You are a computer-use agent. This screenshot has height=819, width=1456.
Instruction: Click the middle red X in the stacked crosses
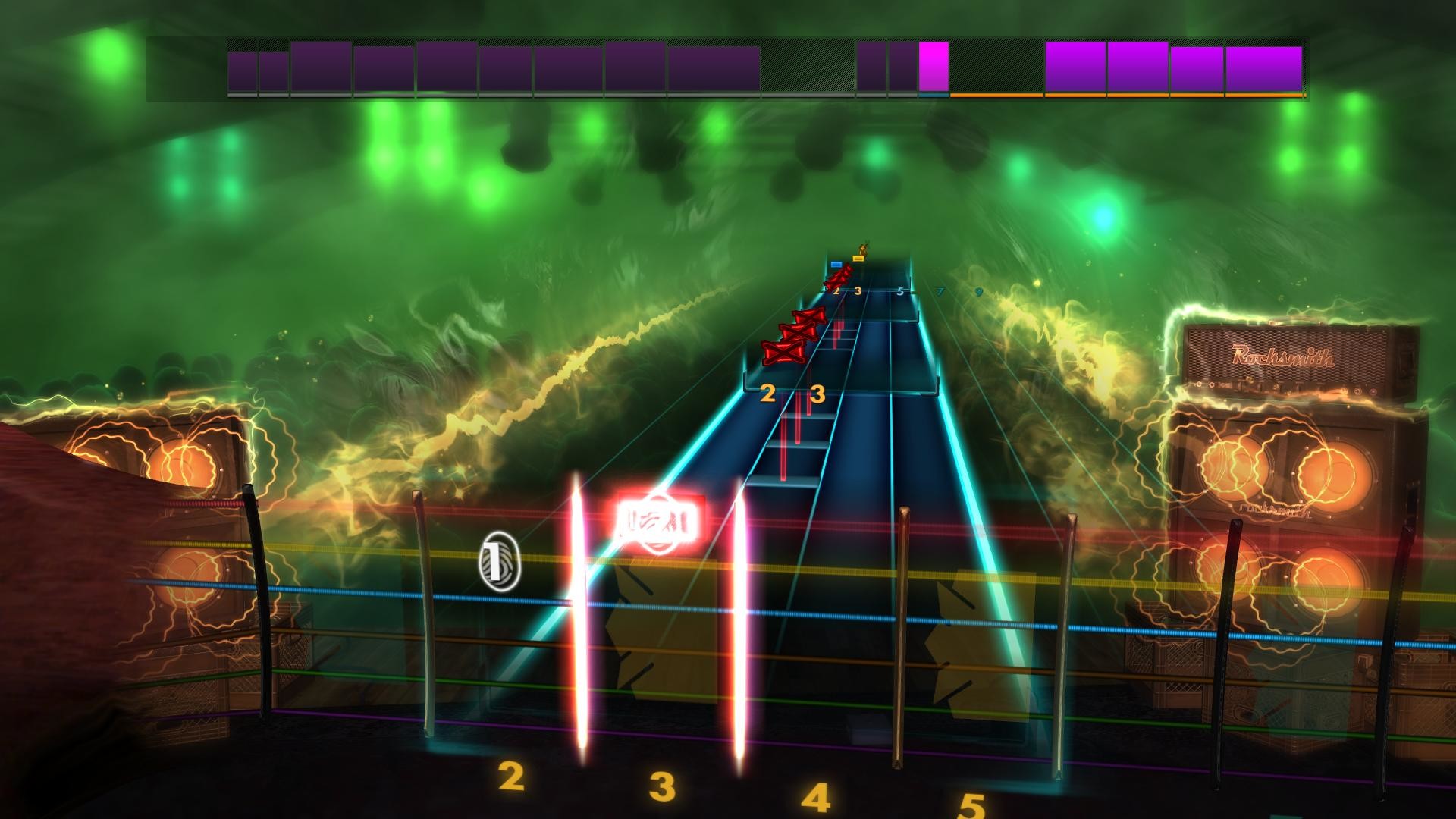point(797,331)
